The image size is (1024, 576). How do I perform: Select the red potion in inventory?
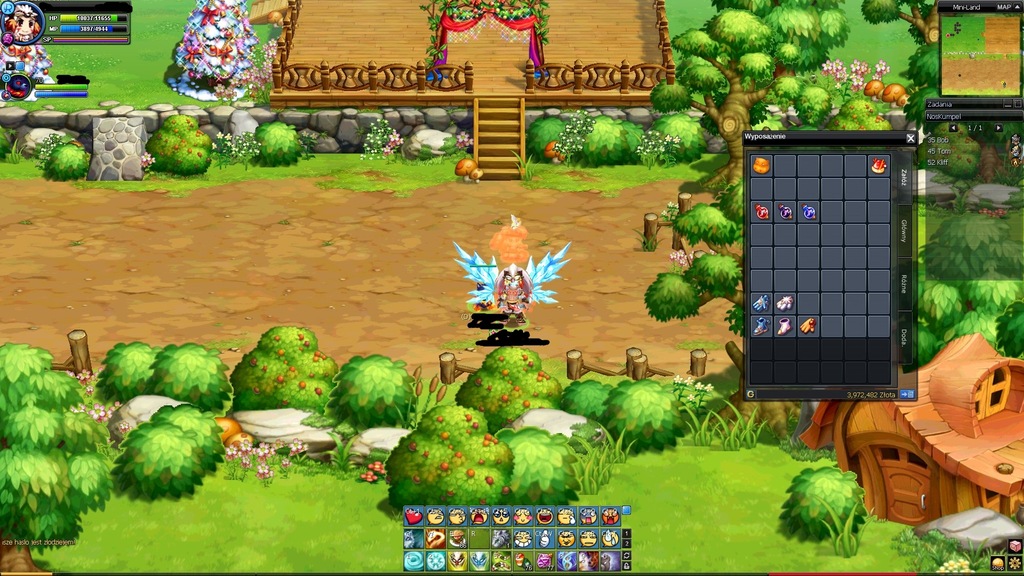click(761, 212)
